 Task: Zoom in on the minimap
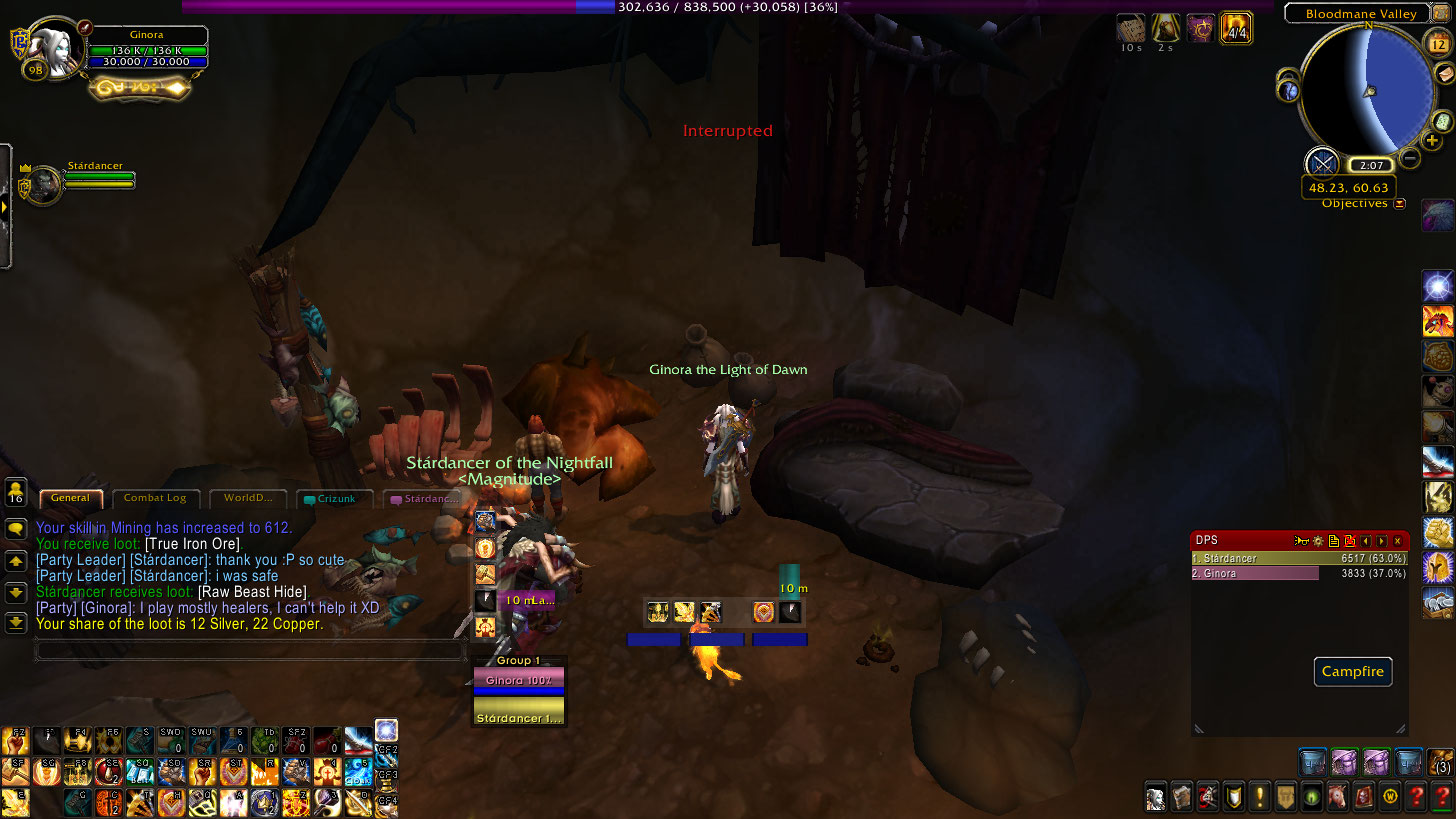click(1432, 141)
